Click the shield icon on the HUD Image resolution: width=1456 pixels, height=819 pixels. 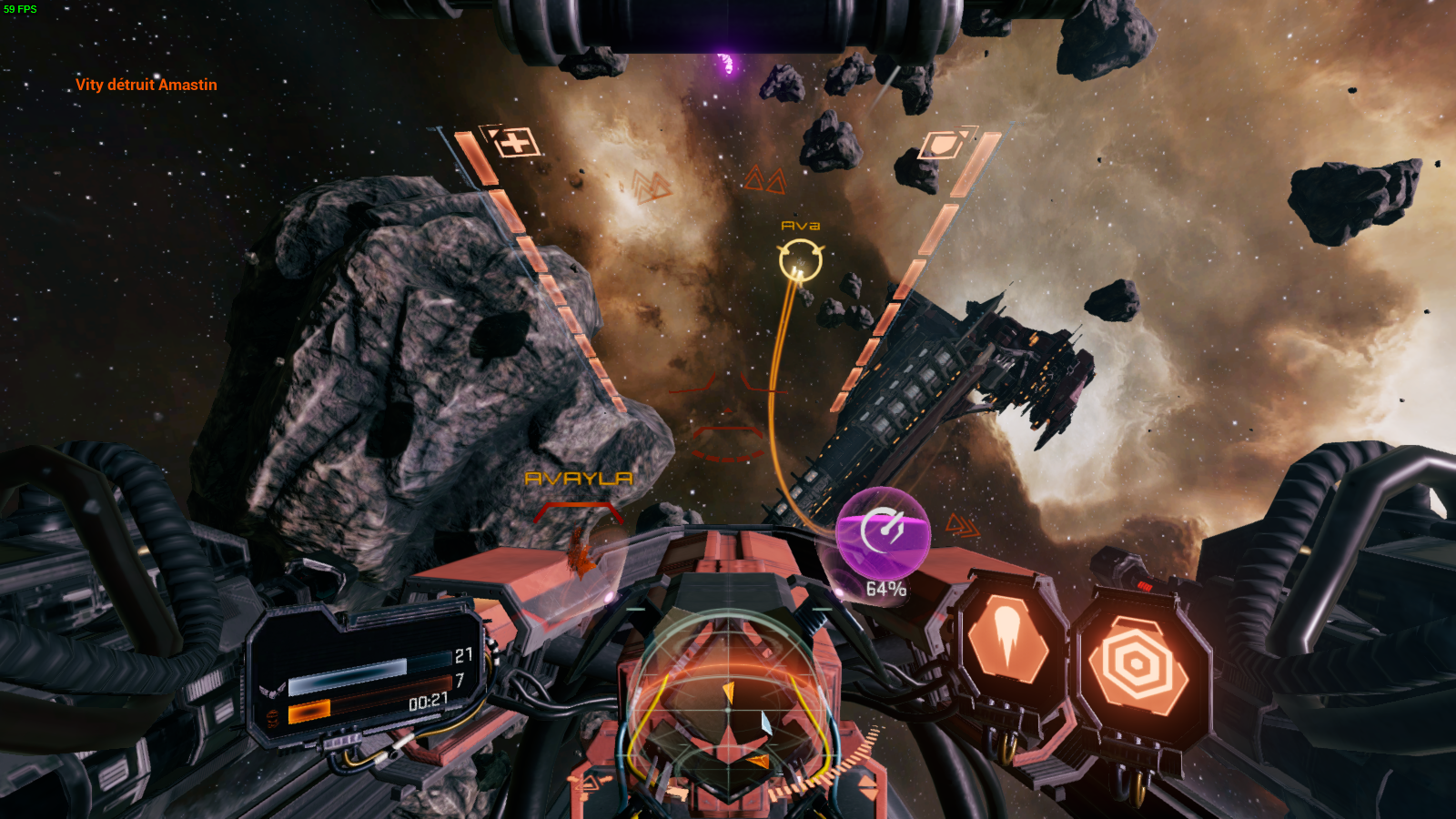click(x=943, y=145)
